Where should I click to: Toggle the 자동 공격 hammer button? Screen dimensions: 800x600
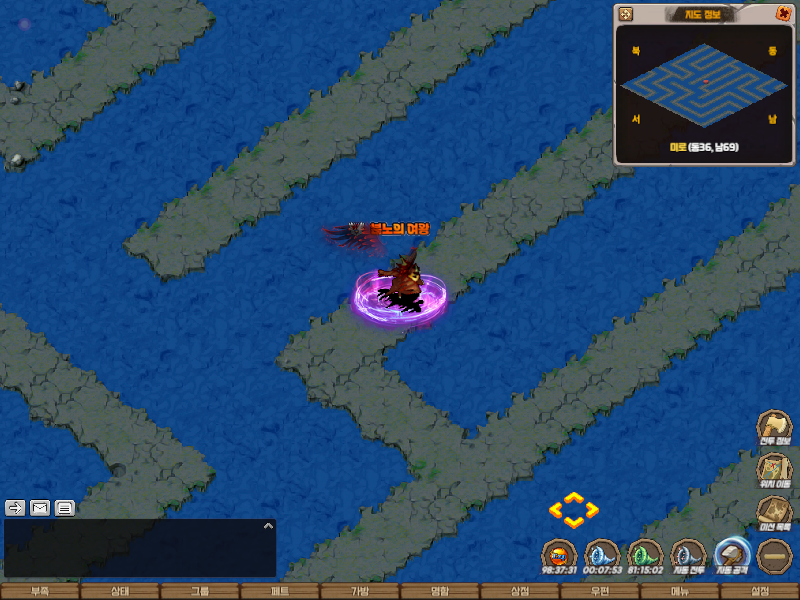click(x=733, y=555)
